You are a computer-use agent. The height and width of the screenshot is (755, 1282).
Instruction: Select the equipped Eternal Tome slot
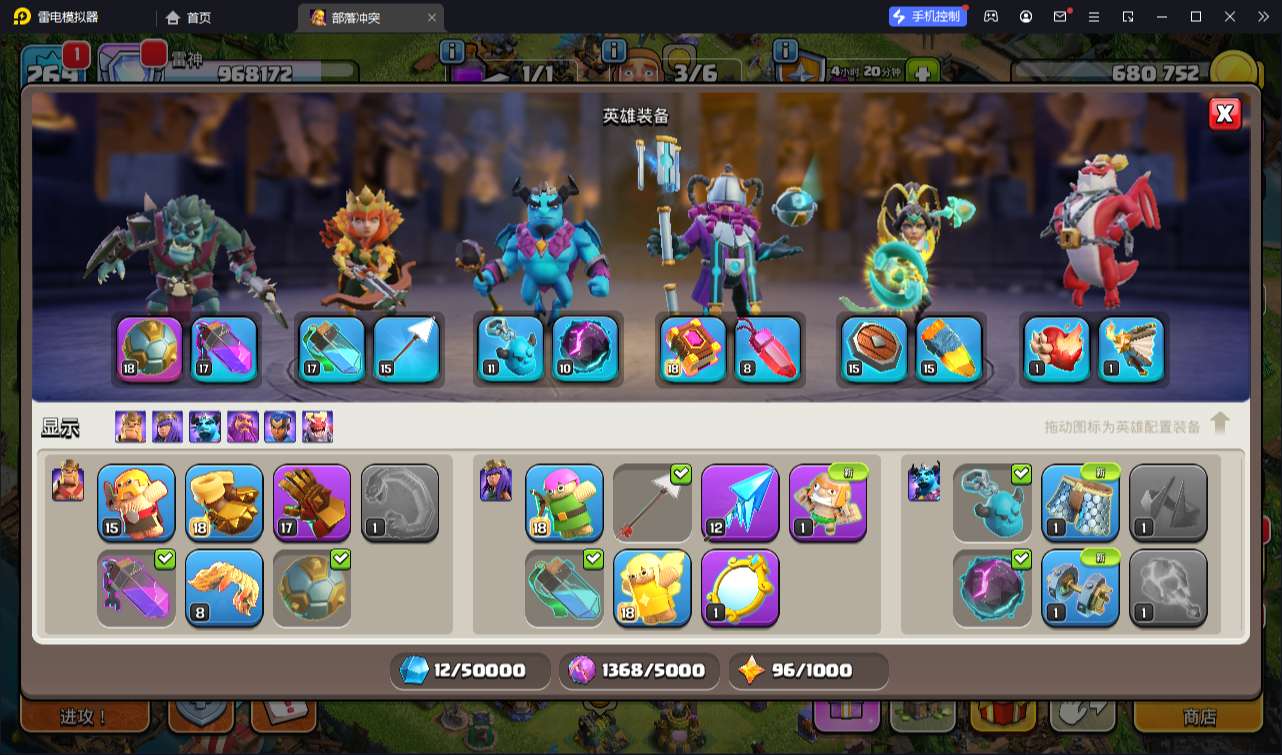pos(693,349)
